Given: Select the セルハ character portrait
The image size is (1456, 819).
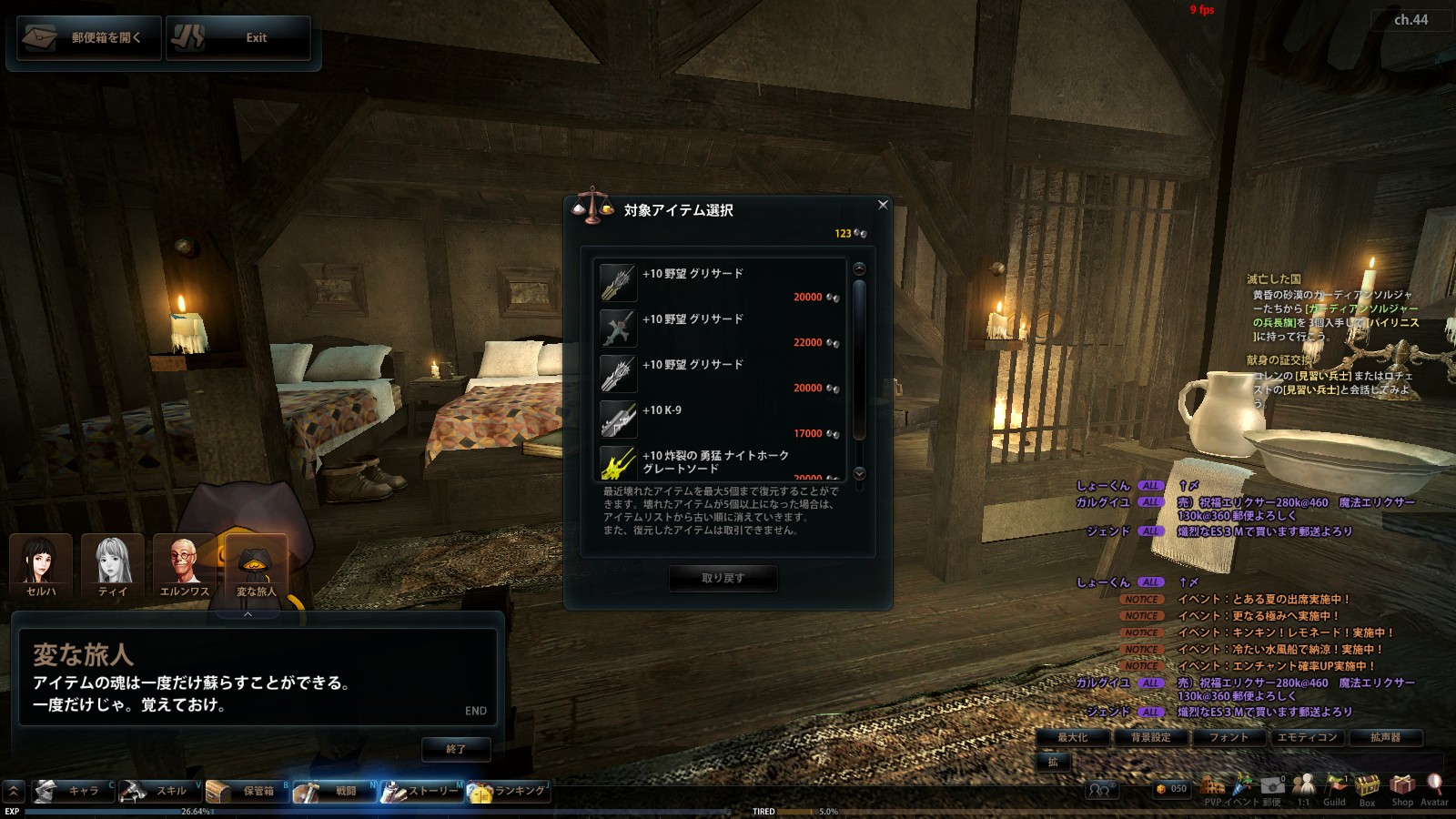Looking at the screenshot, I should pos(41,565).
